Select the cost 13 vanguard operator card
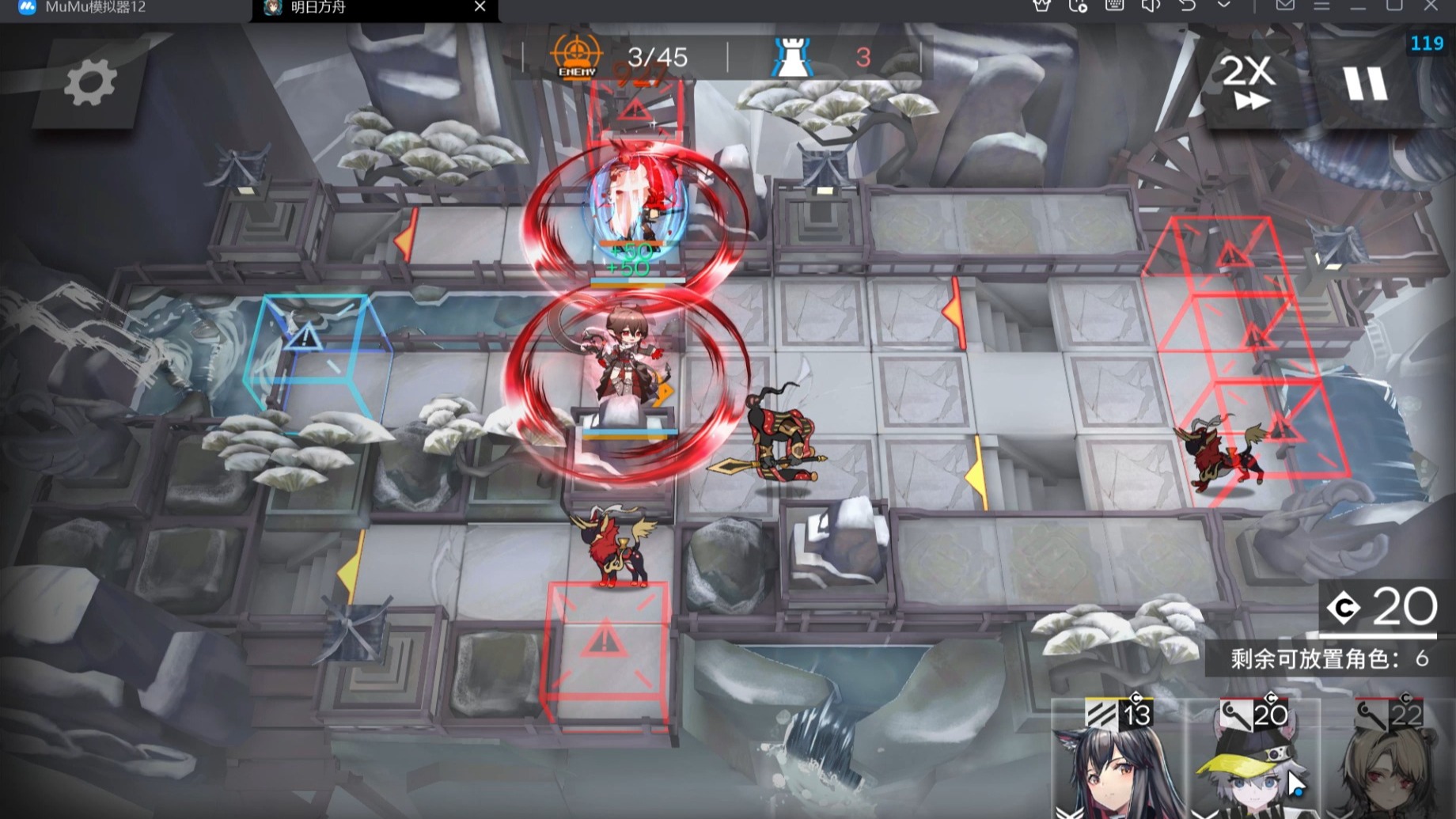Image resolution: width=1456 pixels, height=819 pixels. click(1117, 761)
